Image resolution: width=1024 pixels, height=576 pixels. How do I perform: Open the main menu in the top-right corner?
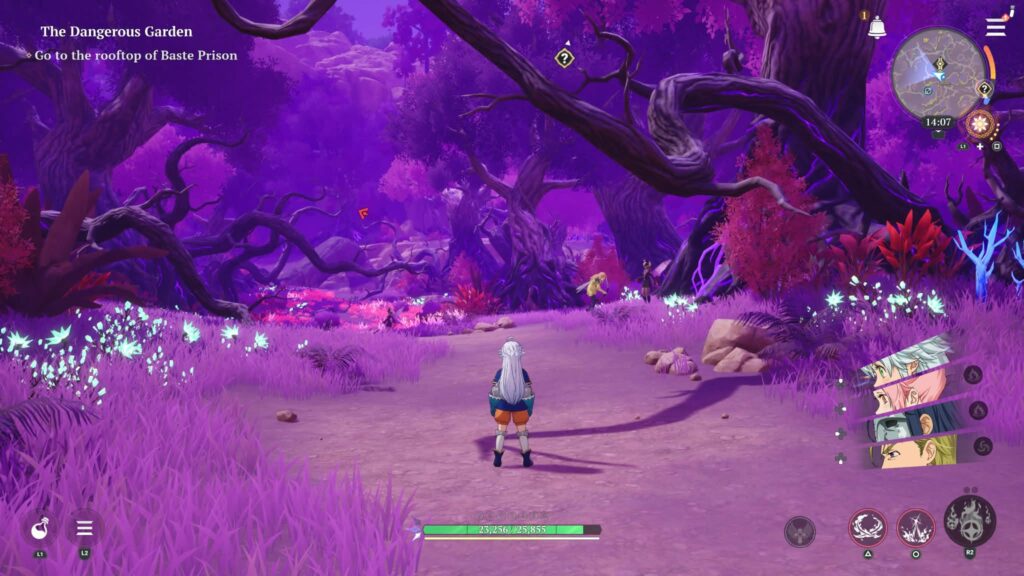995,27
